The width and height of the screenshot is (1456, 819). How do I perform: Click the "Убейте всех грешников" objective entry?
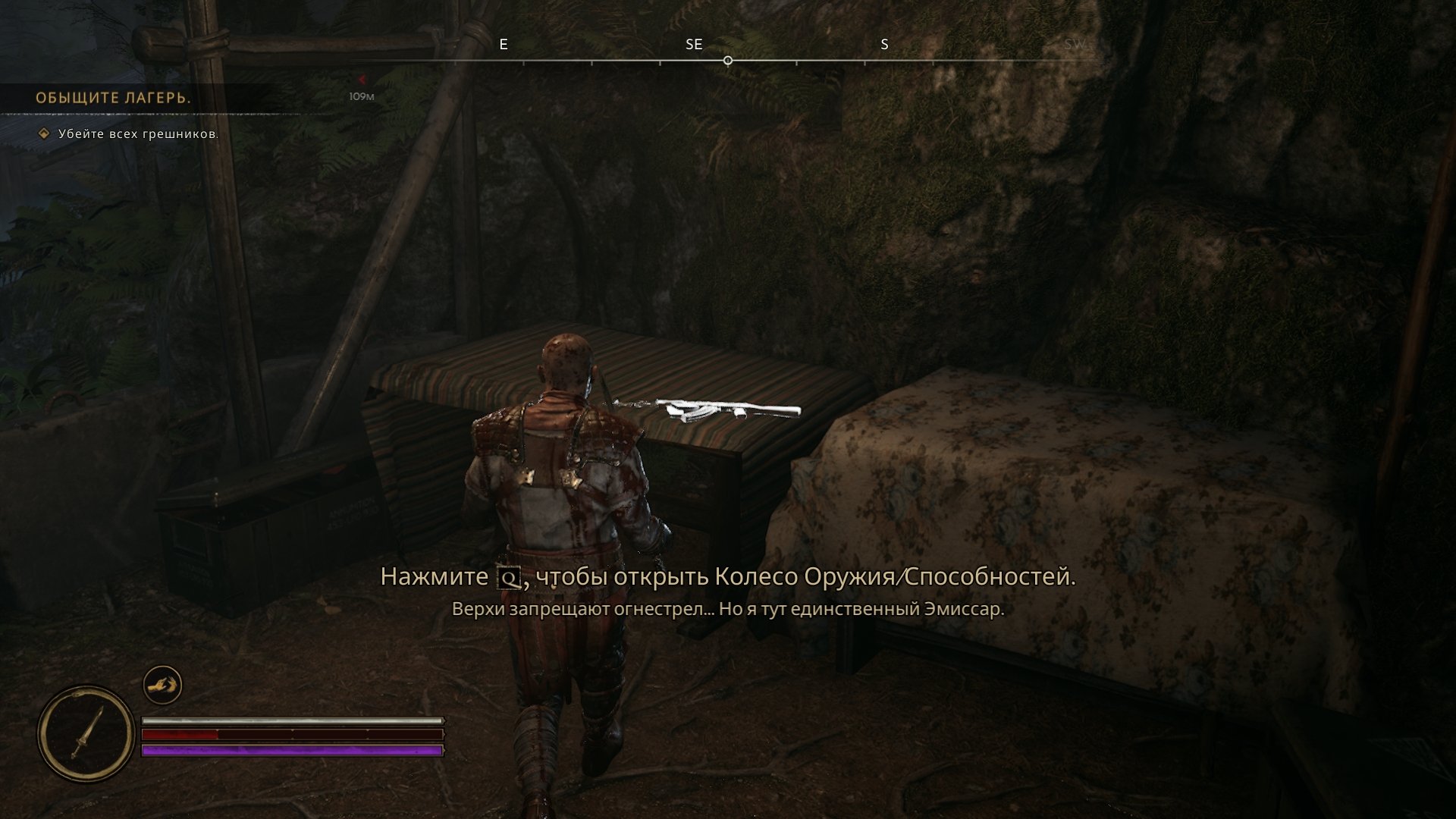(x=138, y=134)
